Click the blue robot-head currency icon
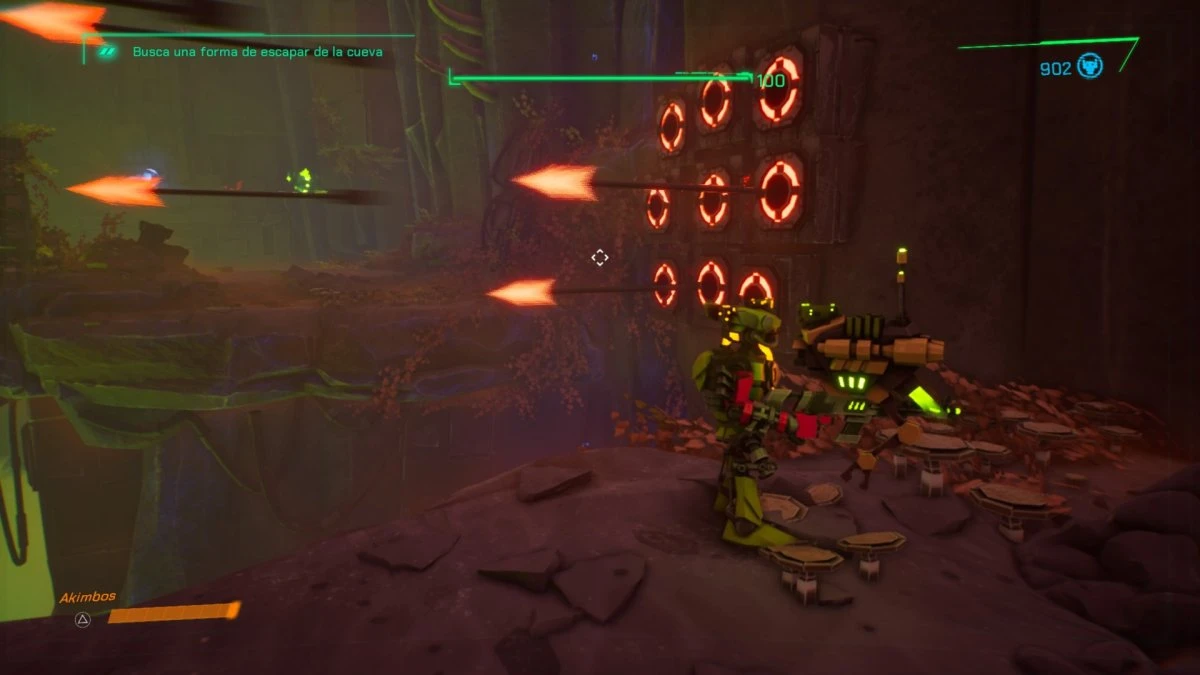 1090,68
